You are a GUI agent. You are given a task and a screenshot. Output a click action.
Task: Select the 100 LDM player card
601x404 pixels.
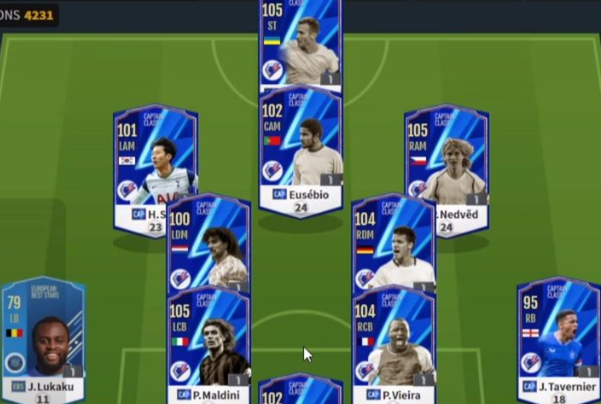pos(208,245)
